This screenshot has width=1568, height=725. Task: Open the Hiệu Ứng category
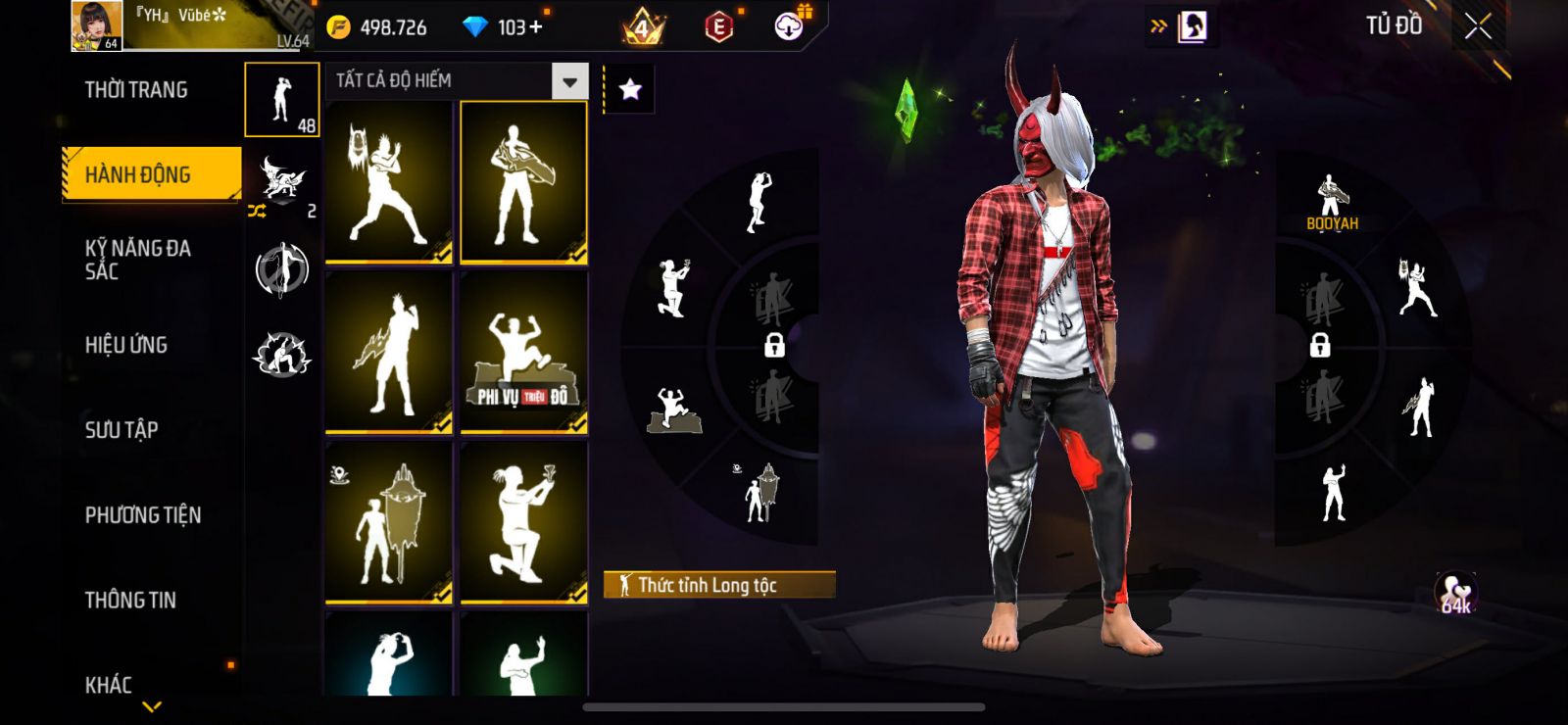click(x=126, y=345)
